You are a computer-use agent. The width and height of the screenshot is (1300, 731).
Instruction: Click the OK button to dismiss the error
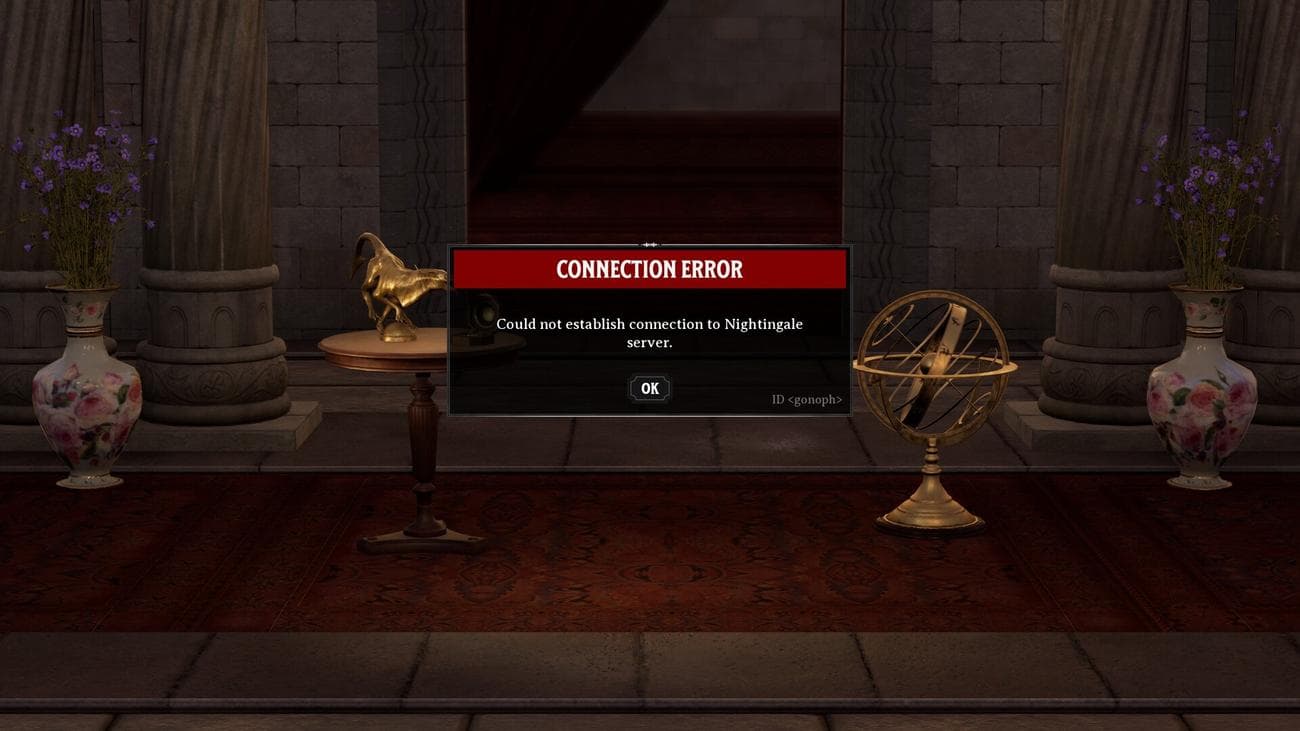[649, 388]
